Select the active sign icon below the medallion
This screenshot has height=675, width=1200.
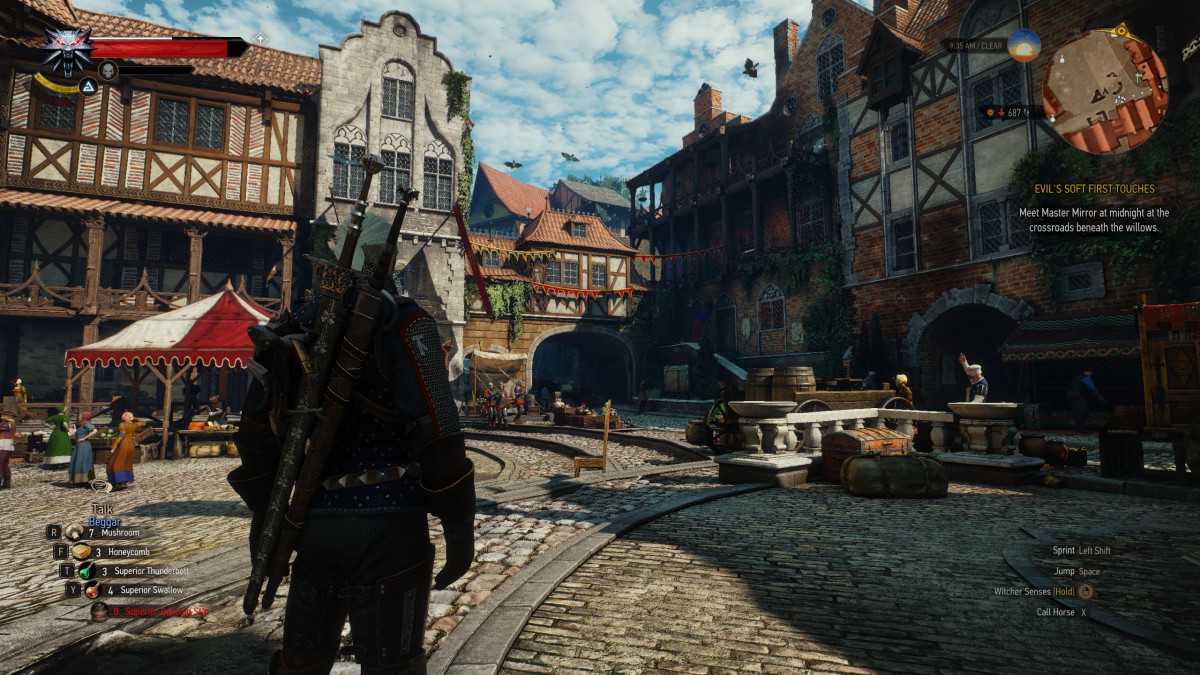click(x=87, y=87)
